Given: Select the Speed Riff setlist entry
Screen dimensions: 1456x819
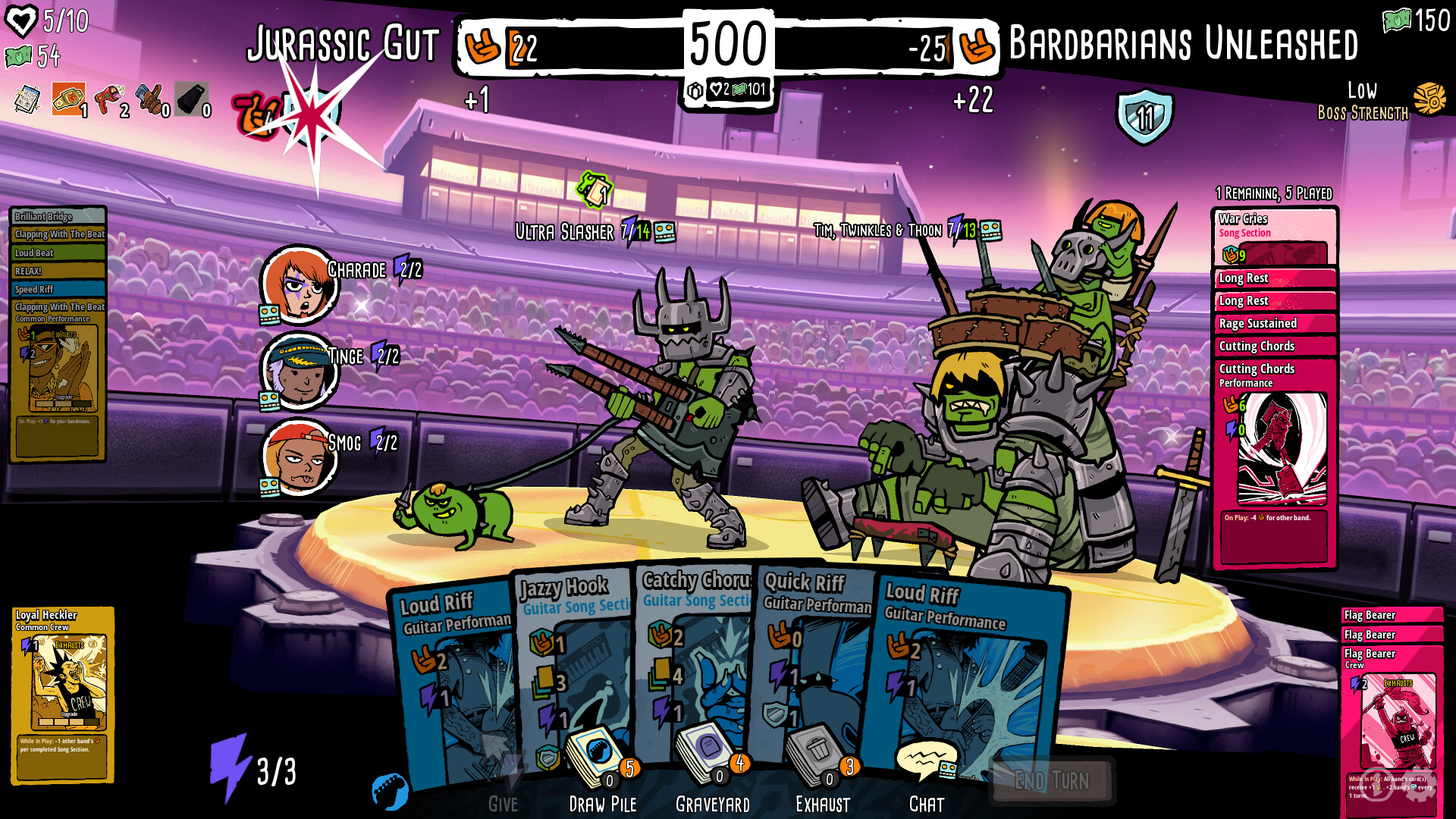Looking at the screenshot, I should (57, 289).
